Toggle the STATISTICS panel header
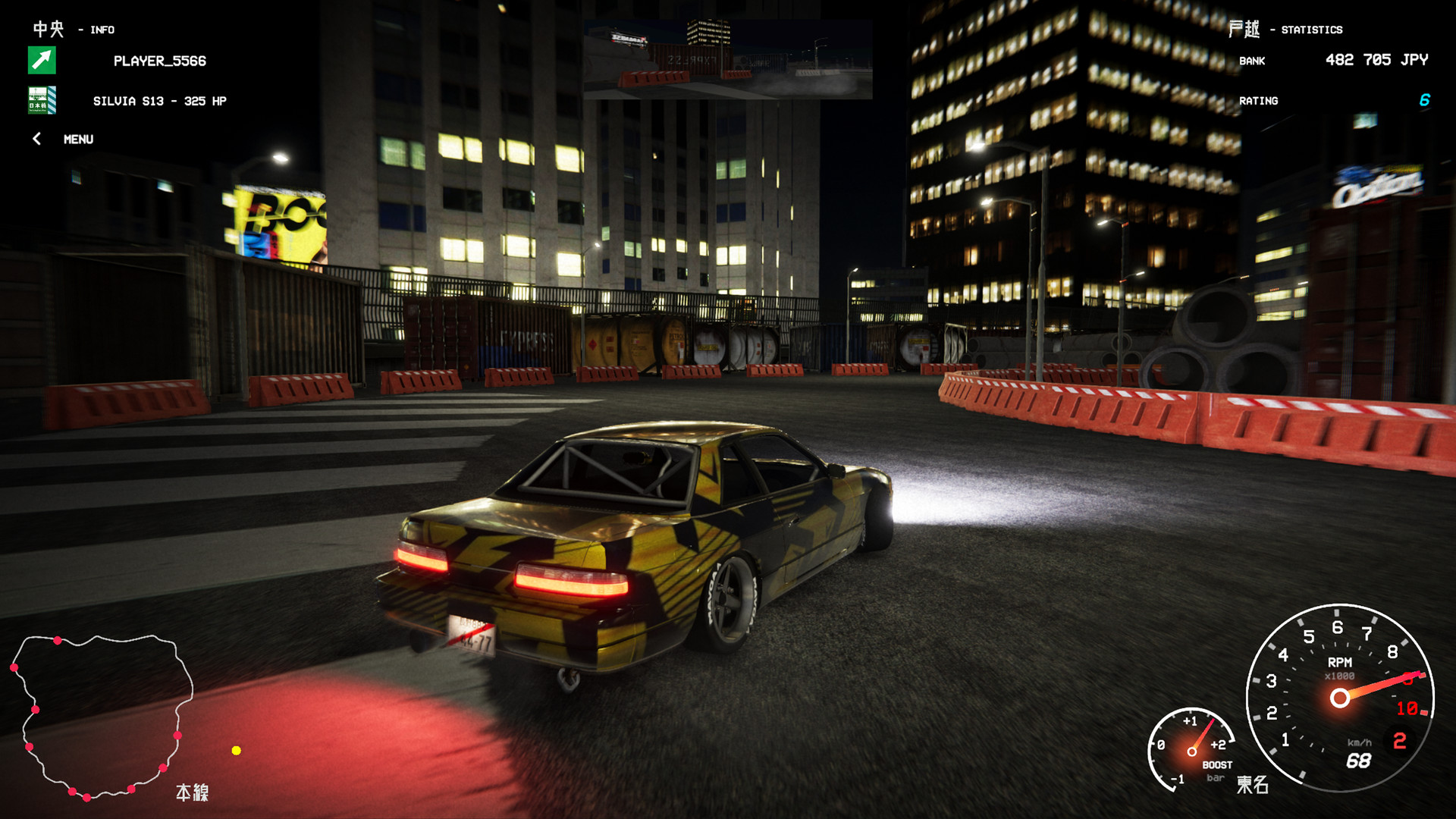 pos(1313,29)
